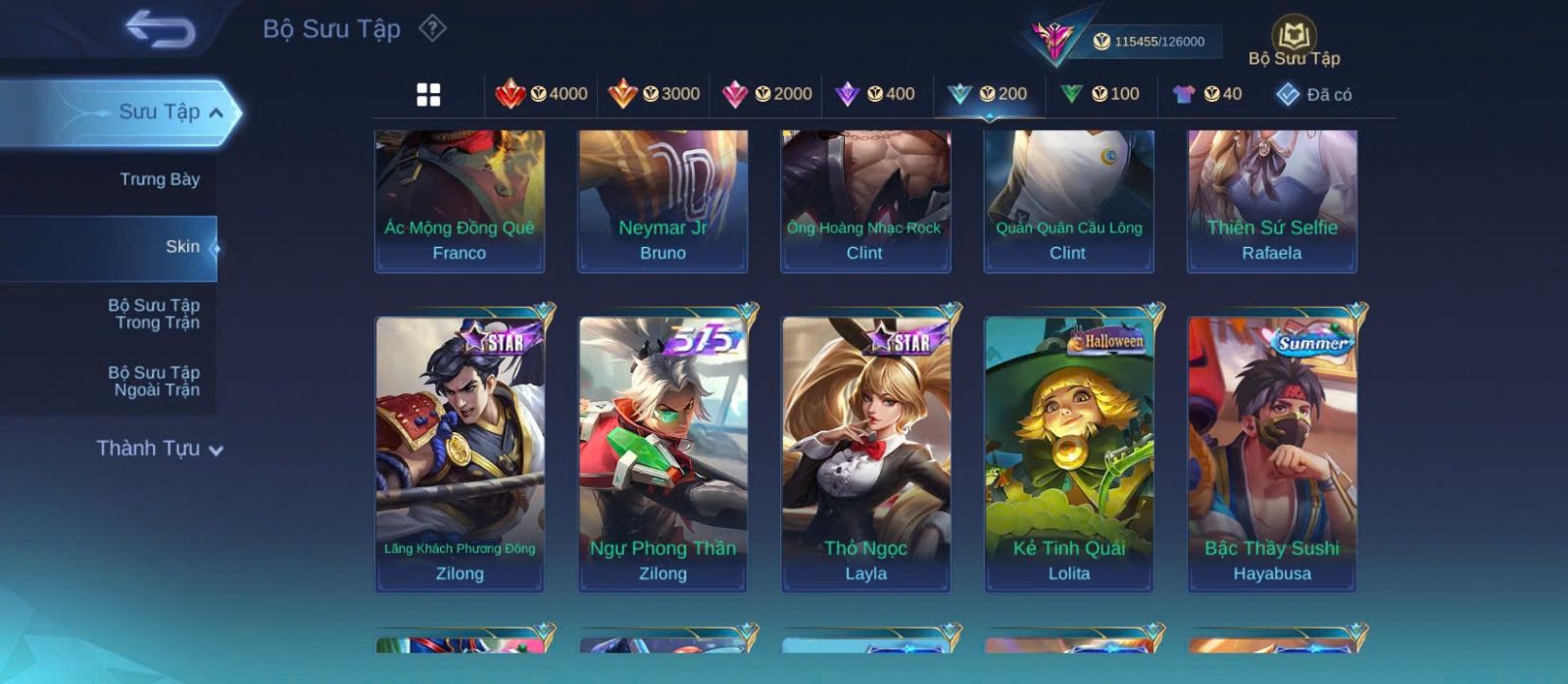
Task: Open Bộ Sưu Tập Trong Trận
Action: point(154,314)
